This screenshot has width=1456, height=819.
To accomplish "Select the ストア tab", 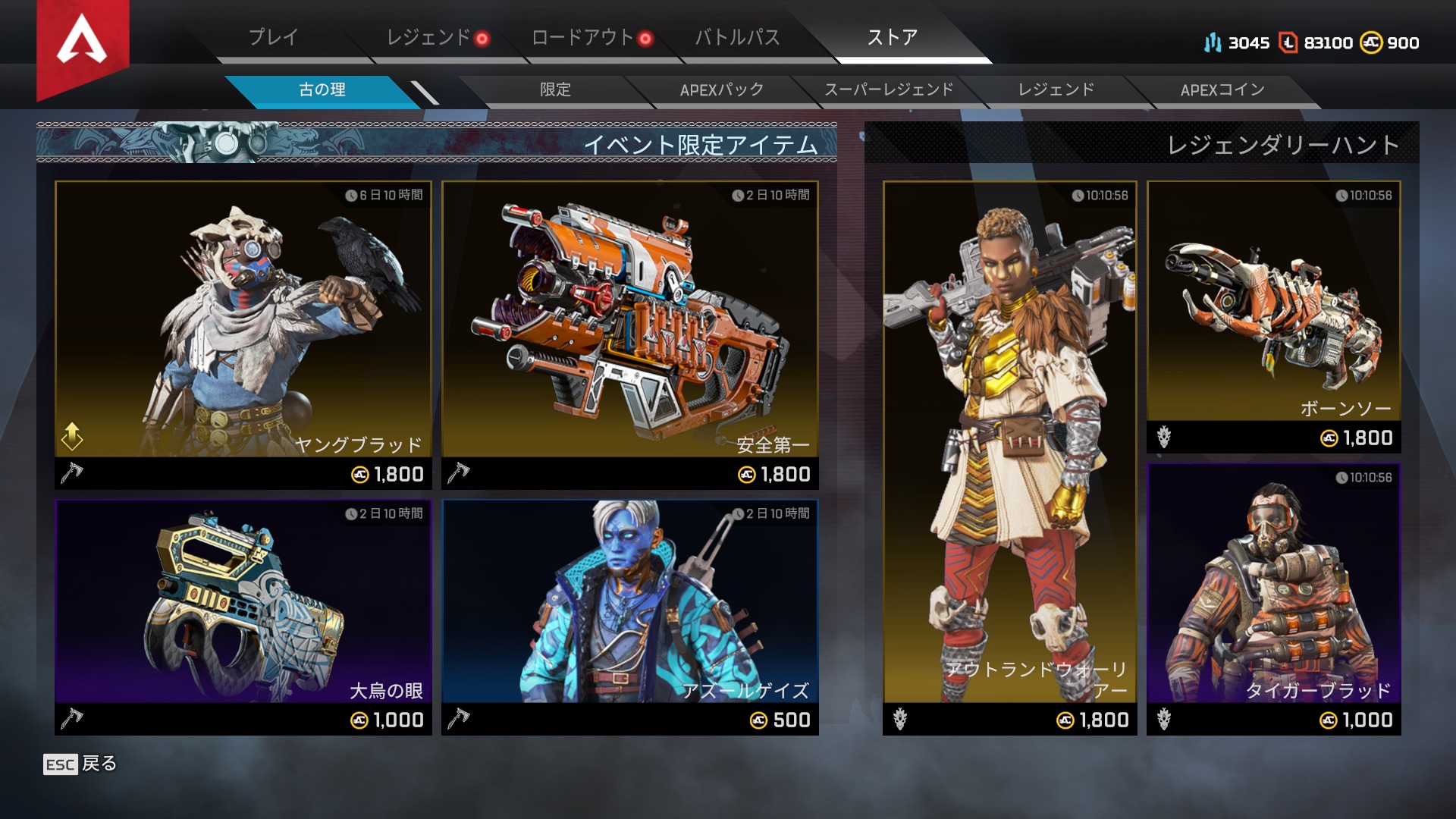I will [893, 37].
